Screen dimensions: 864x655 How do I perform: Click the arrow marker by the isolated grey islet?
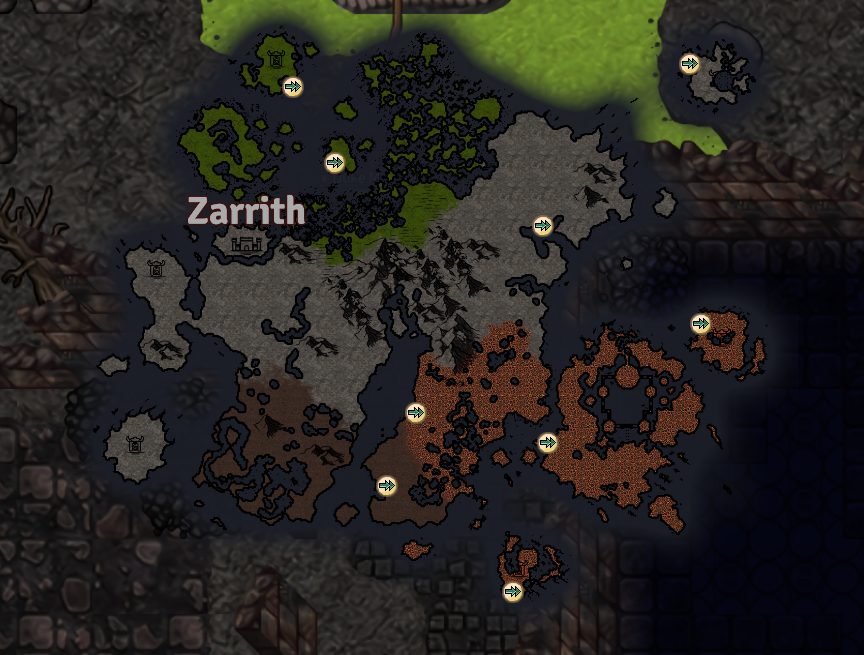click(689, 64)
